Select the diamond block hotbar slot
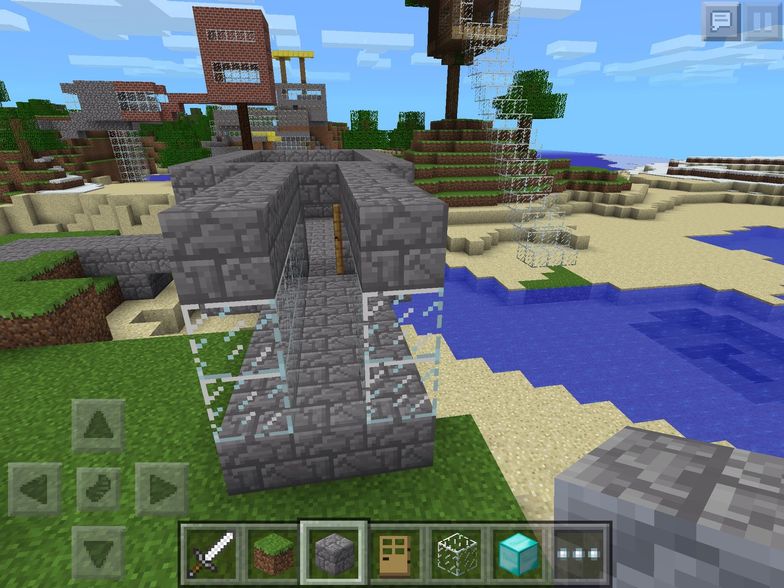This screenshot has height=588, width=784. pyautogui.click(x=518, y=550)
